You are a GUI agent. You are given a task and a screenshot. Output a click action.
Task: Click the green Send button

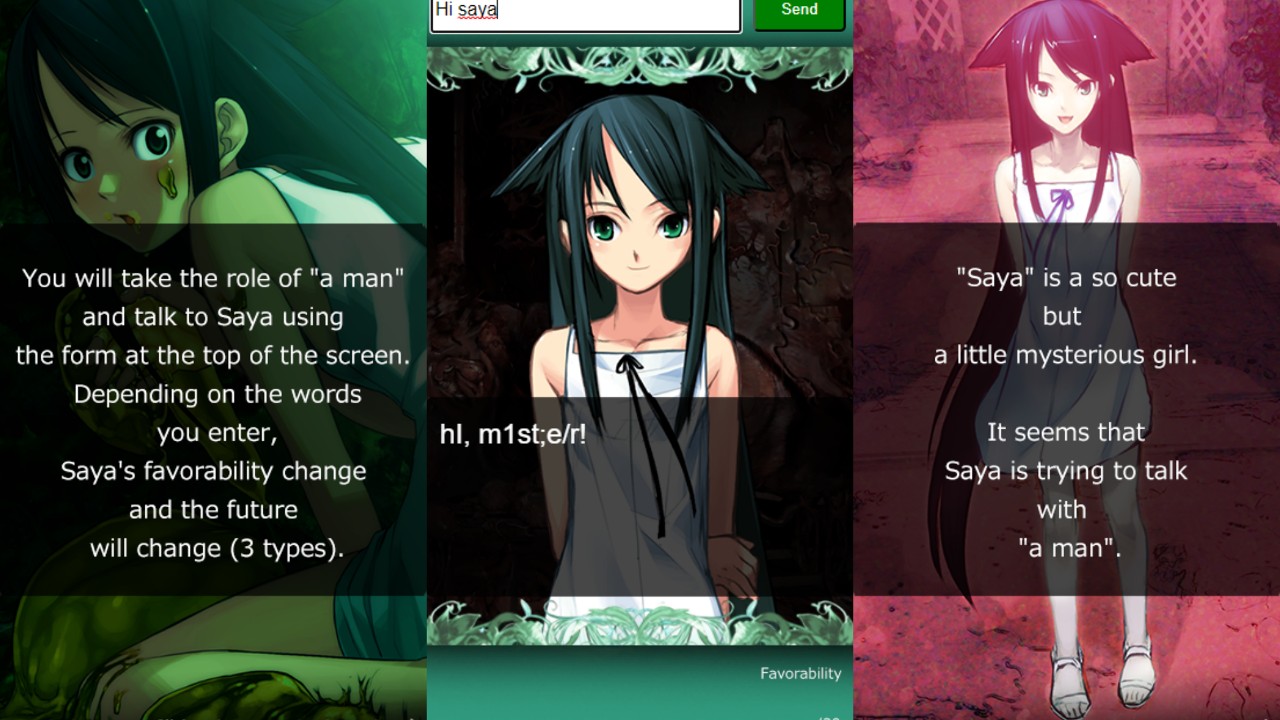coord(799,12)
